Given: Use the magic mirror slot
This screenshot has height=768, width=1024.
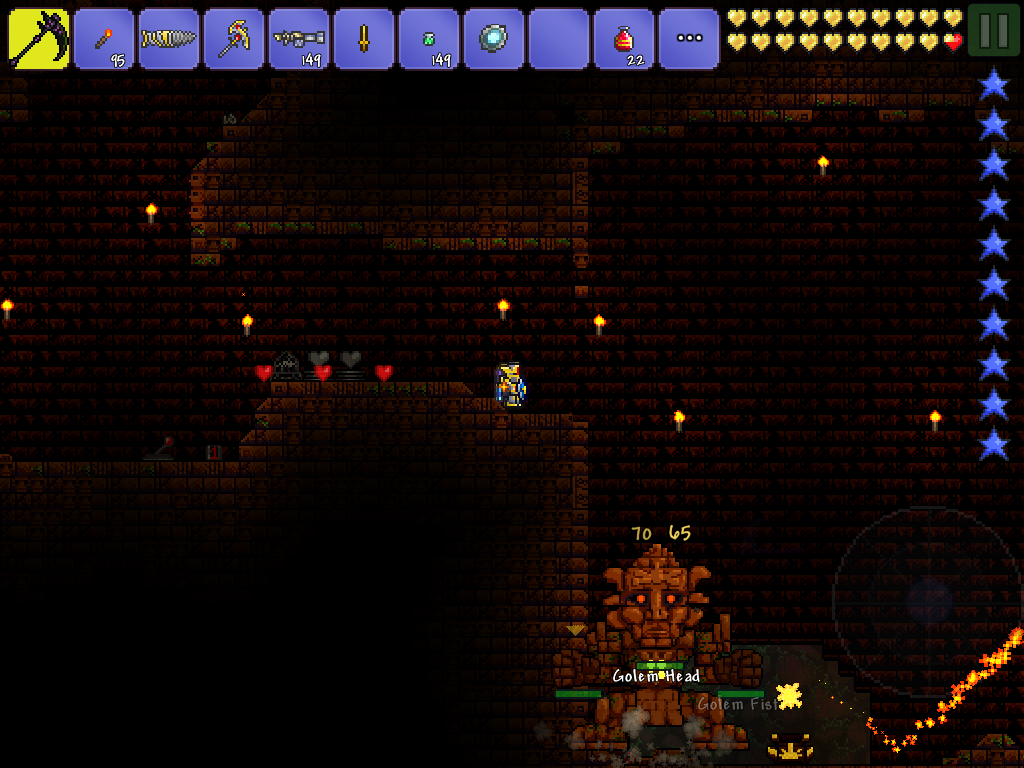Looking at the screenshot, I should [494, 39].
